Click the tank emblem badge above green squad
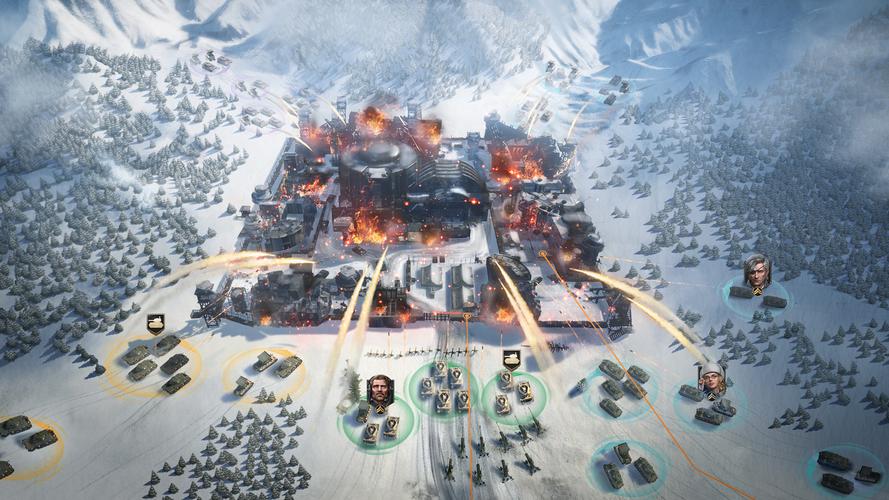This screenshot has width=889, height=500. (x=510, y=359)
